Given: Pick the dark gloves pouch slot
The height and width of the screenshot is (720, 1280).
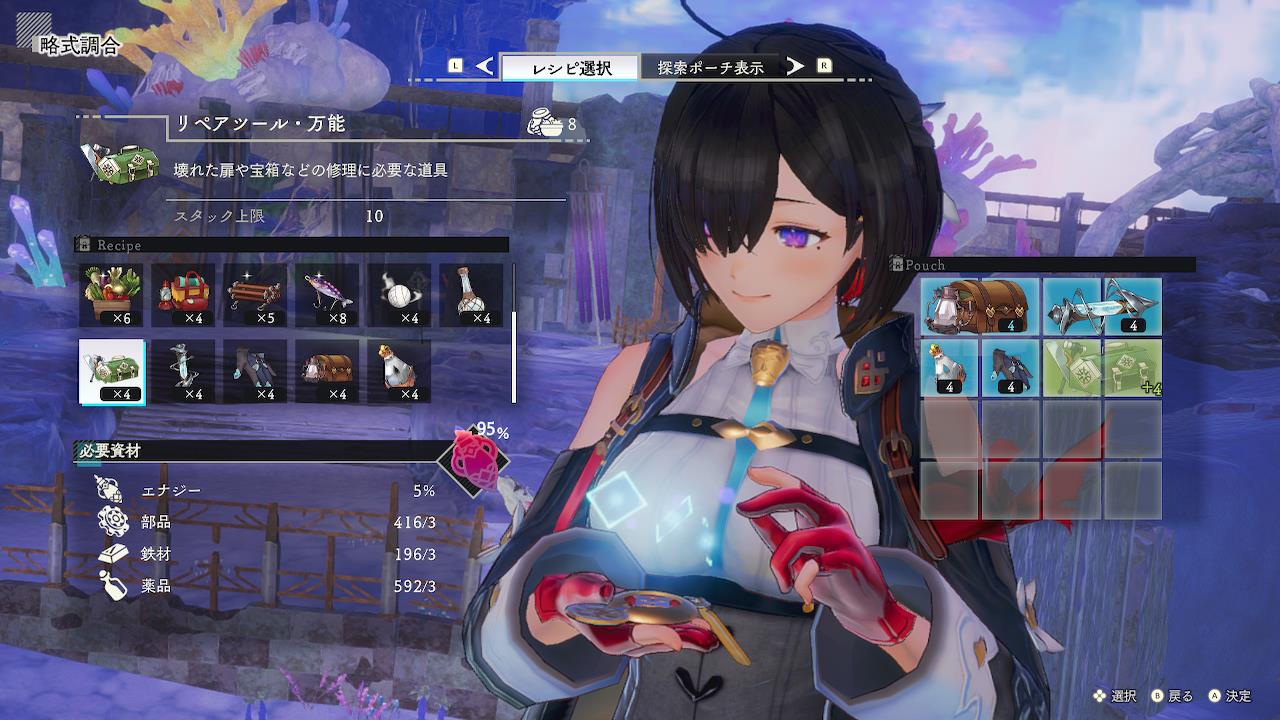Looking at the screenshot, I should 1011,367.
